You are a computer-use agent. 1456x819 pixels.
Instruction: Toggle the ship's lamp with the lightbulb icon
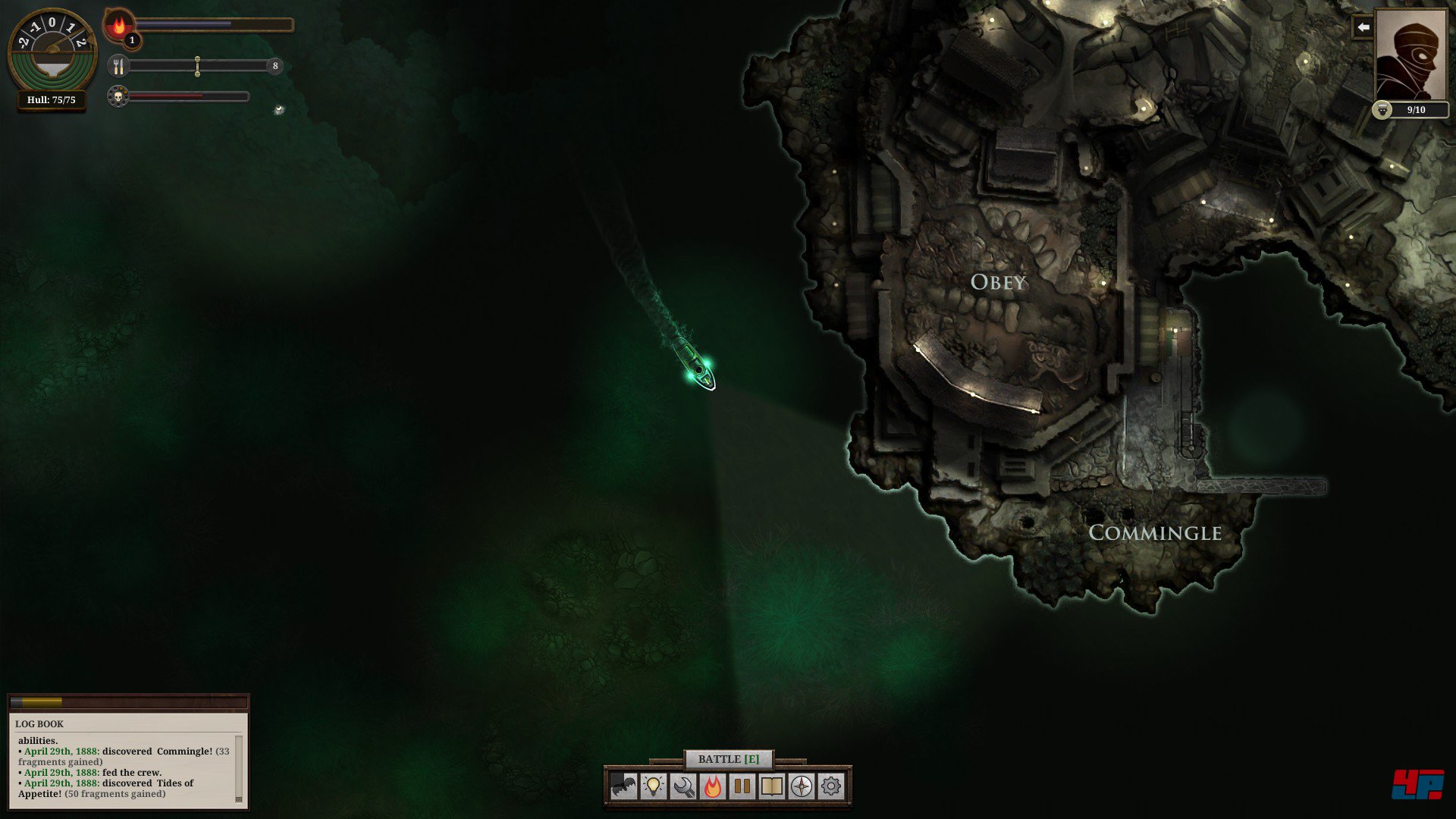coord(653,786)
